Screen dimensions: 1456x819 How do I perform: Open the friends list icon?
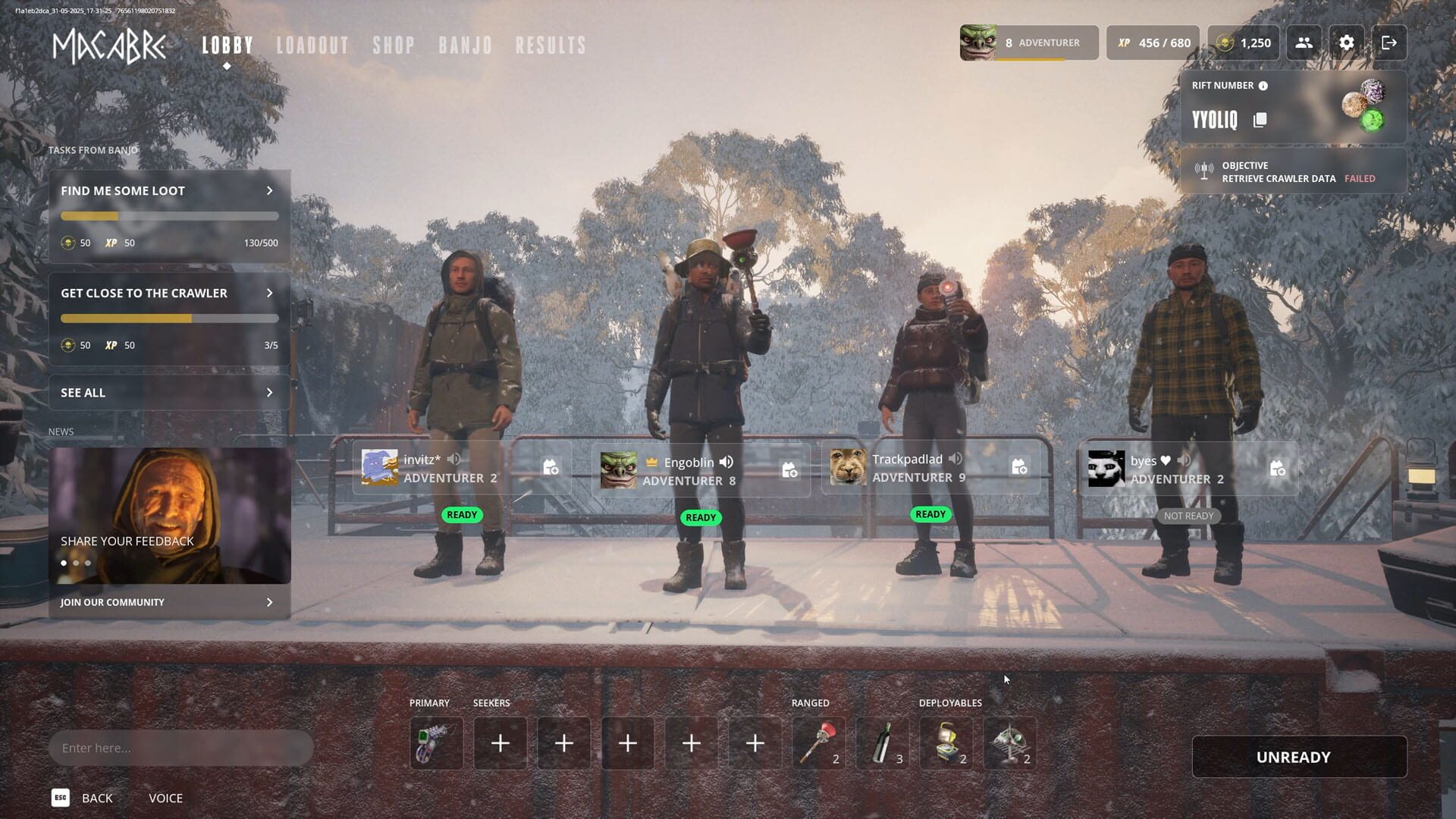[x=1304, y=43]
